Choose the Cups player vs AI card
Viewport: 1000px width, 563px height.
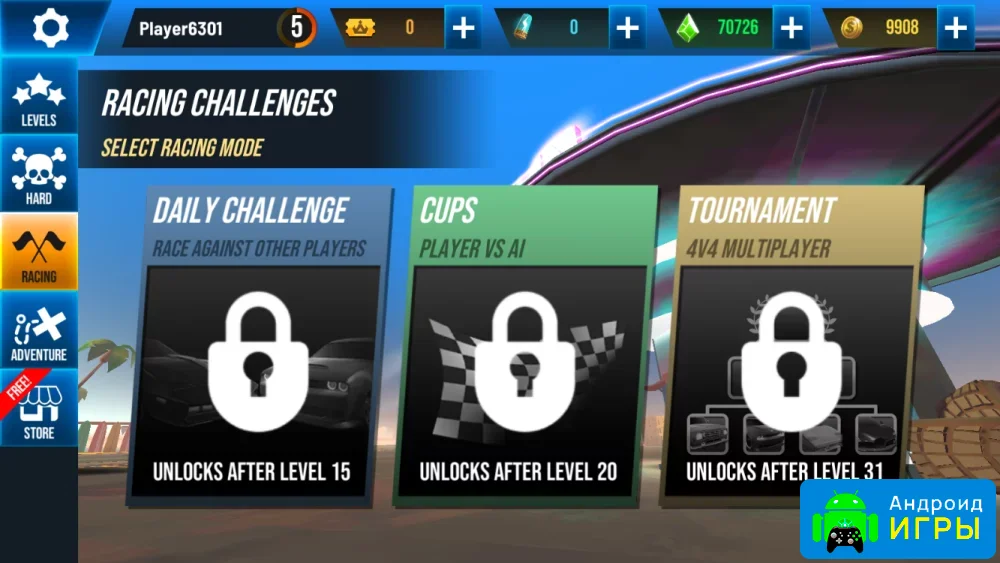tap(523, 345)
